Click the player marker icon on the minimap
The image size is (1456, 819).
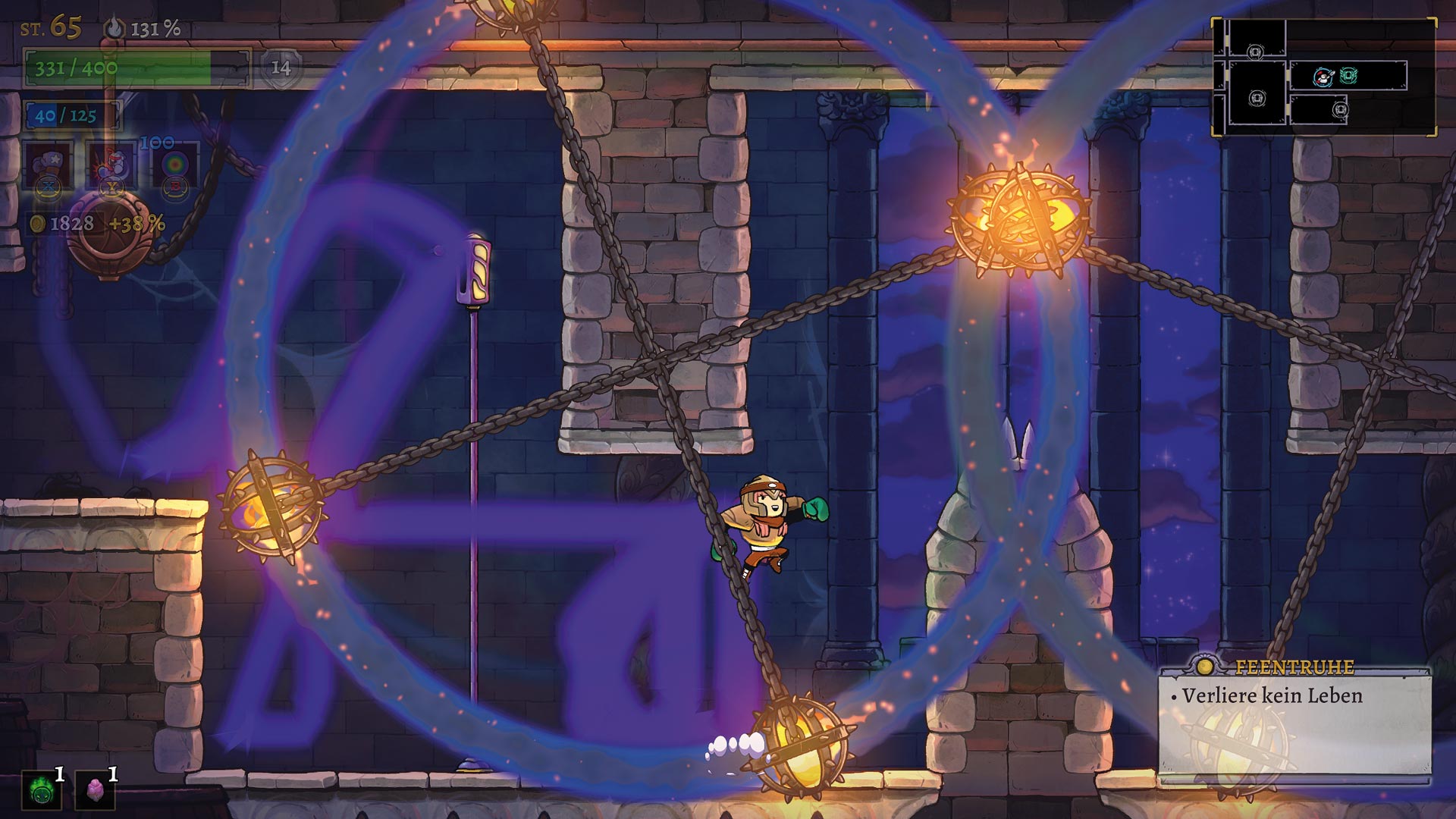click(1323, 77)
